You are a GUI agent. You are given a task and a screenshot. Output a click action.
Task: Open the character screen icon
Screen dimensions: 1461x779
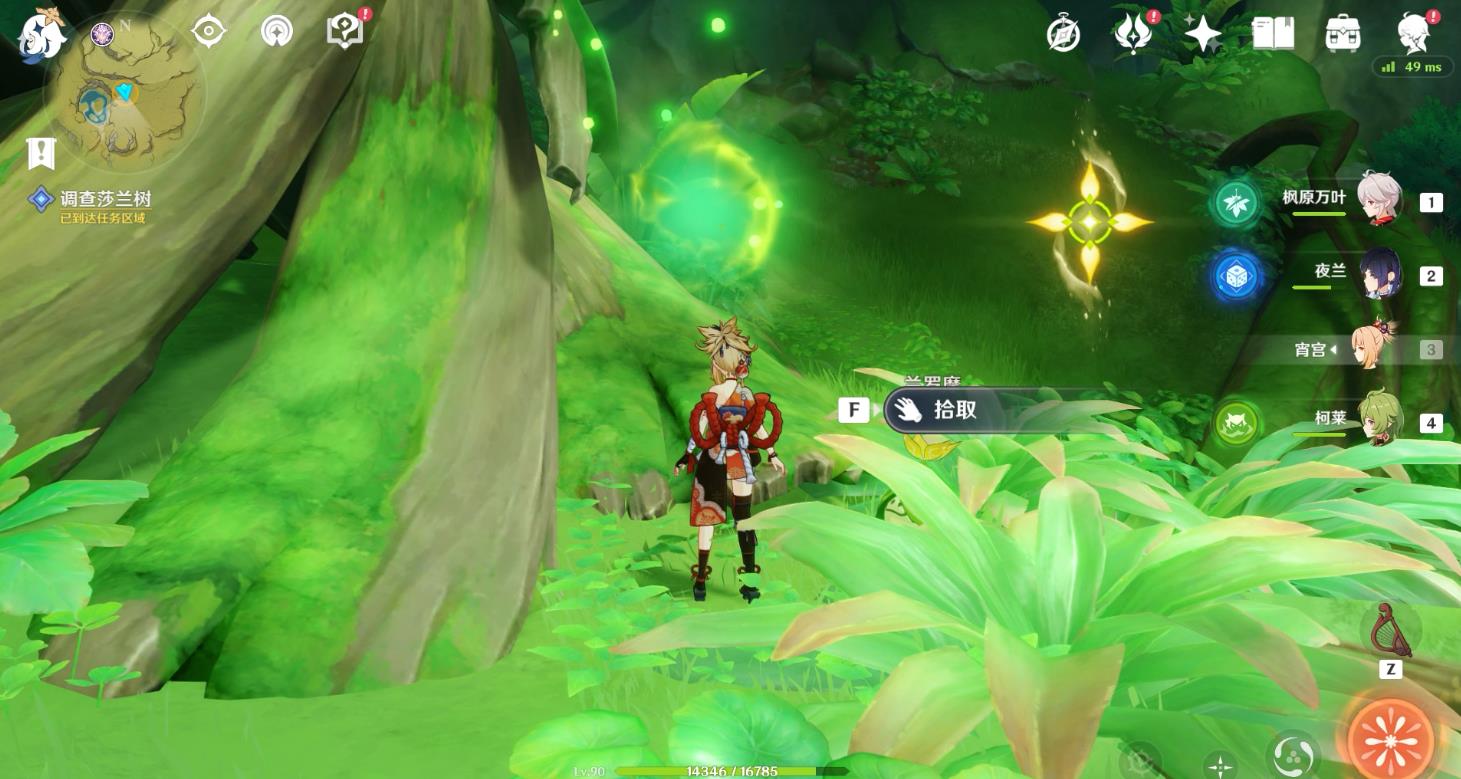(1414, 33)
